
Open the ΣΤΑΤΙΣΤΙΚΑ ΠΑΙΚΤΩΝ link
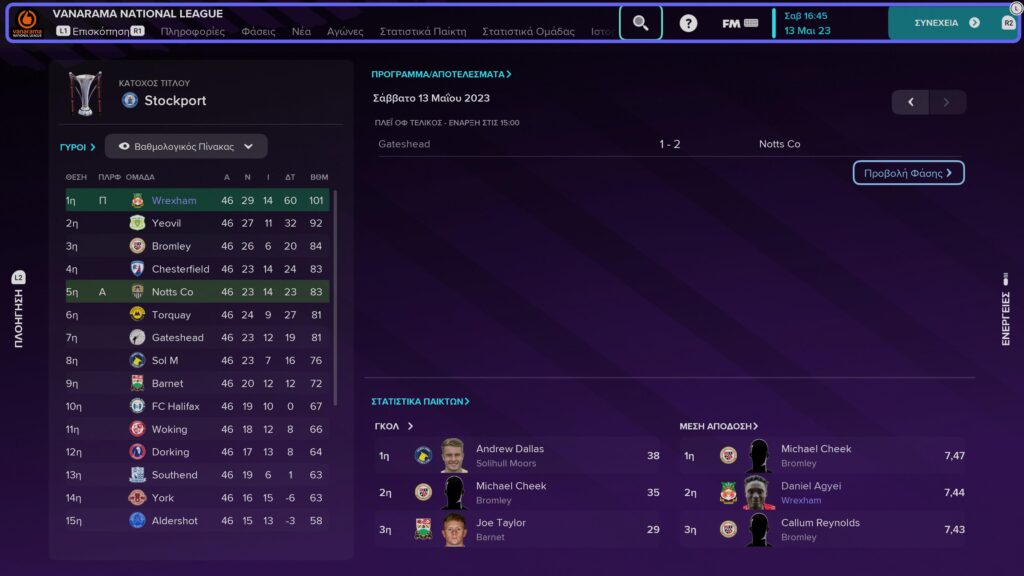click(x=420, y=401)
